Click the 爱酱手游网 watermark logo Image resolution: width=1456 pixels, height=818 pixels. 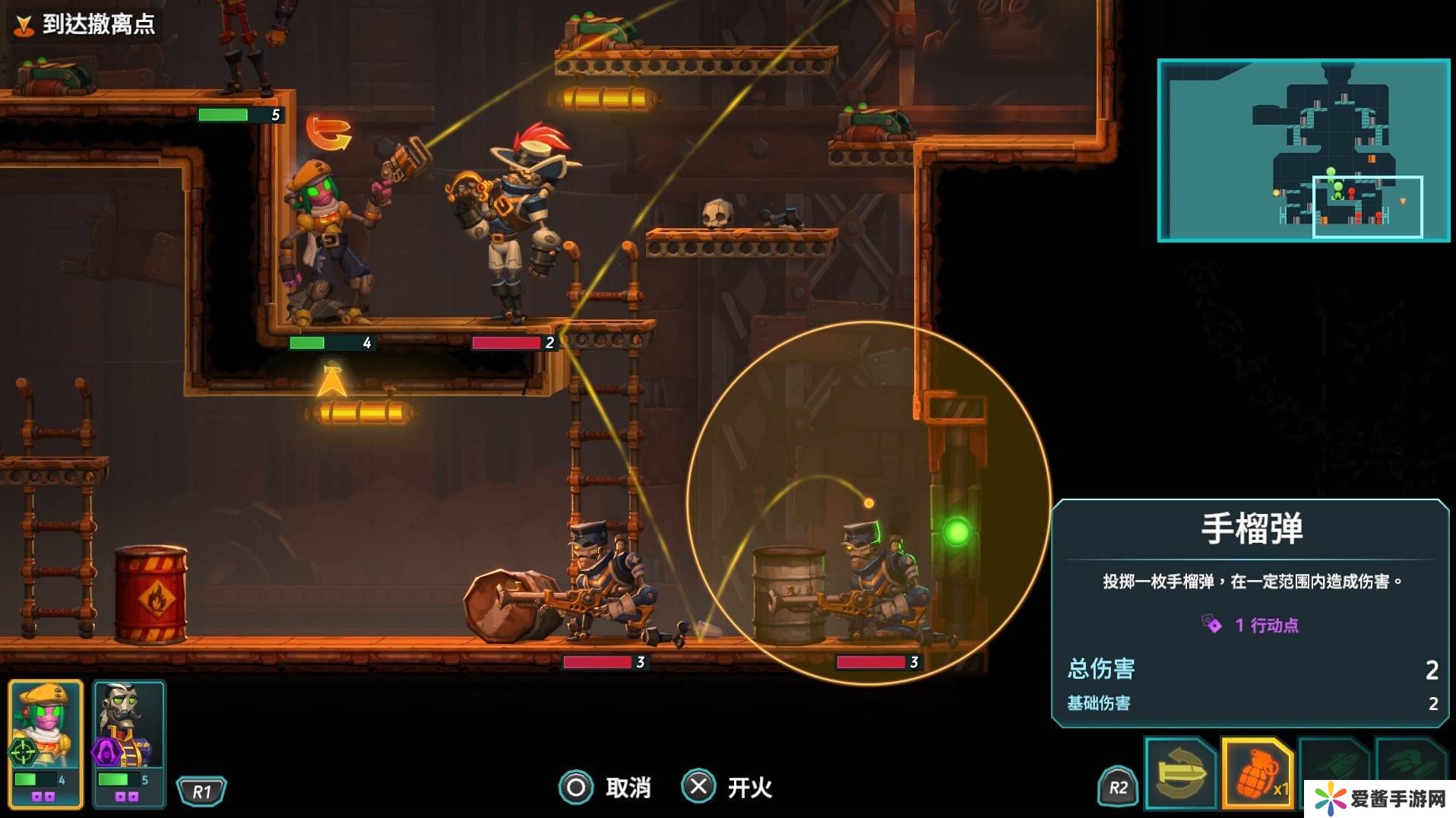pos(1379,798)
